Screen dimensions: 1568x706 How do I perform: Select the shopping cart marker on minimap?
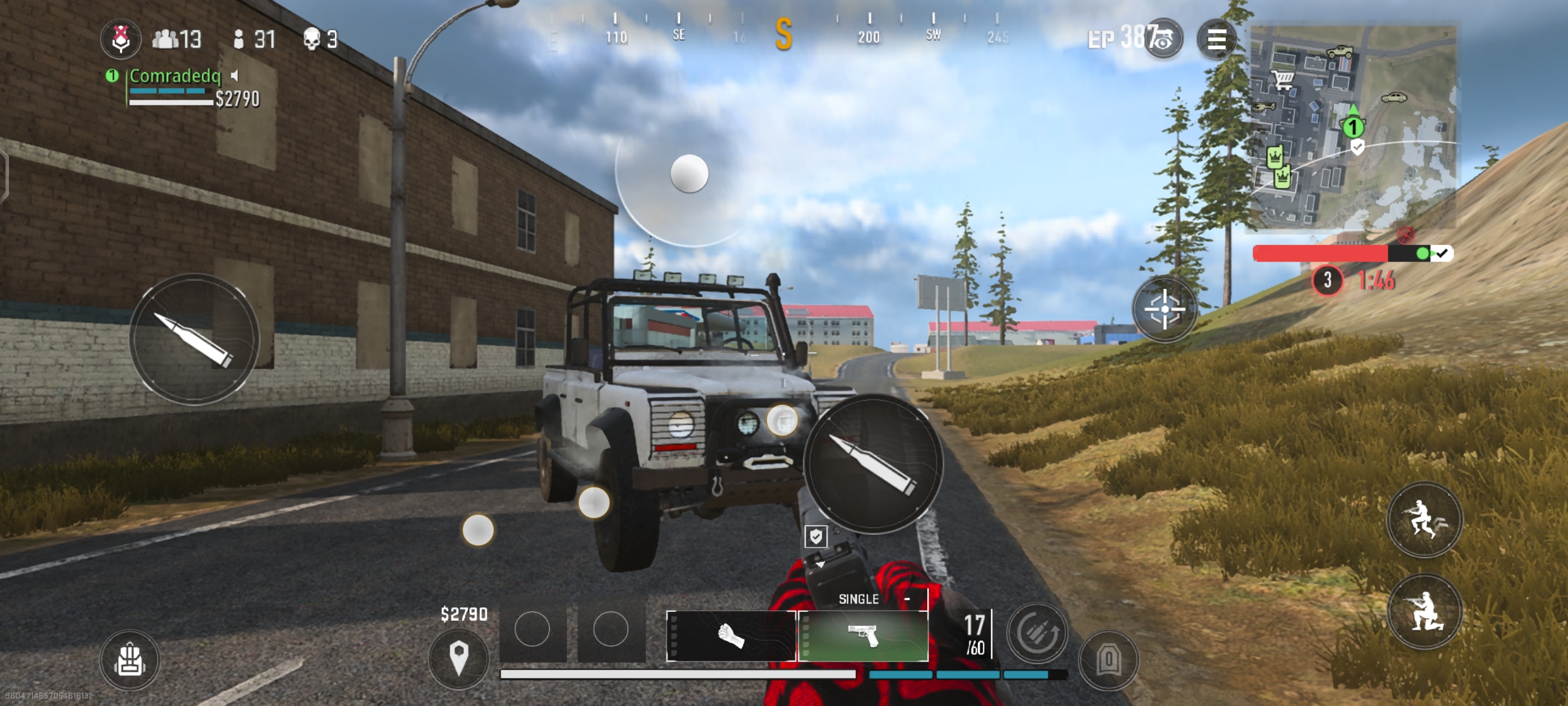coord(1282,79)
